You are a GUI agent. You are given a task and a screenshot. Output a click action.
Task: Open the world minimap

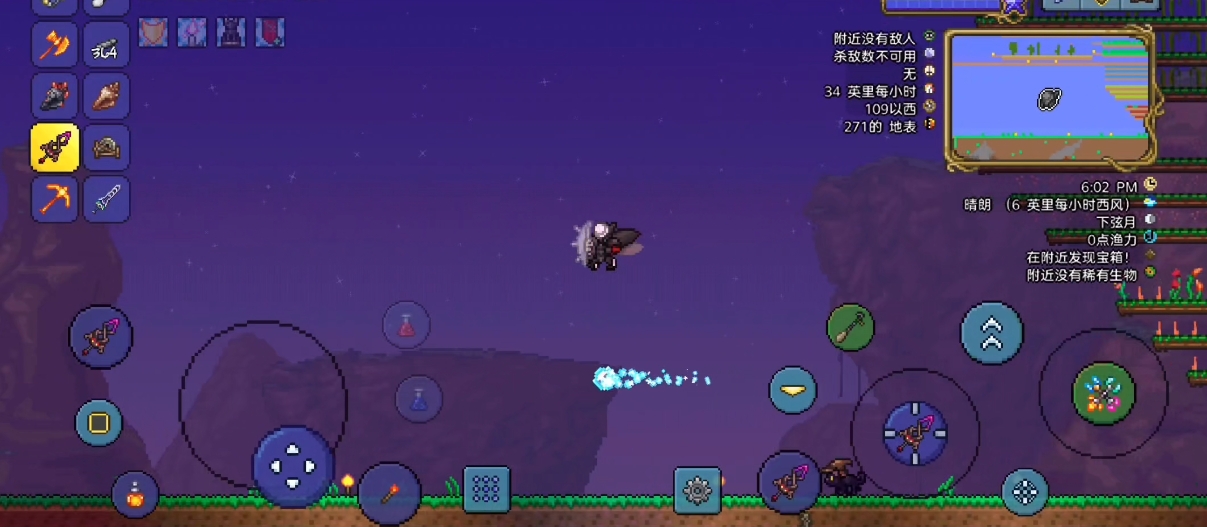(x=1047, y=96)
